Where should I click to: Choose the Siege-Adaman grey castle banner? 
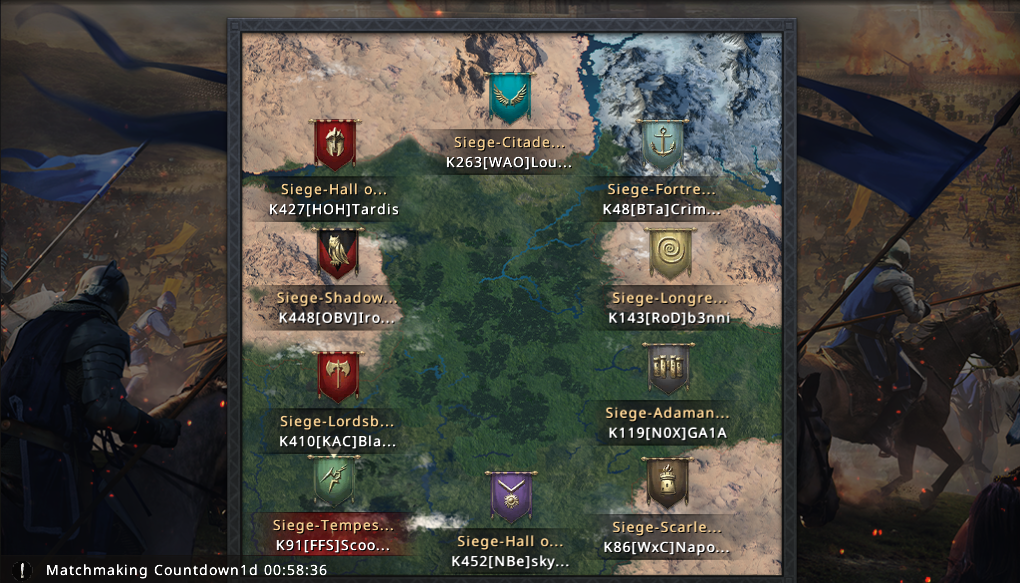tap(667, 370)
